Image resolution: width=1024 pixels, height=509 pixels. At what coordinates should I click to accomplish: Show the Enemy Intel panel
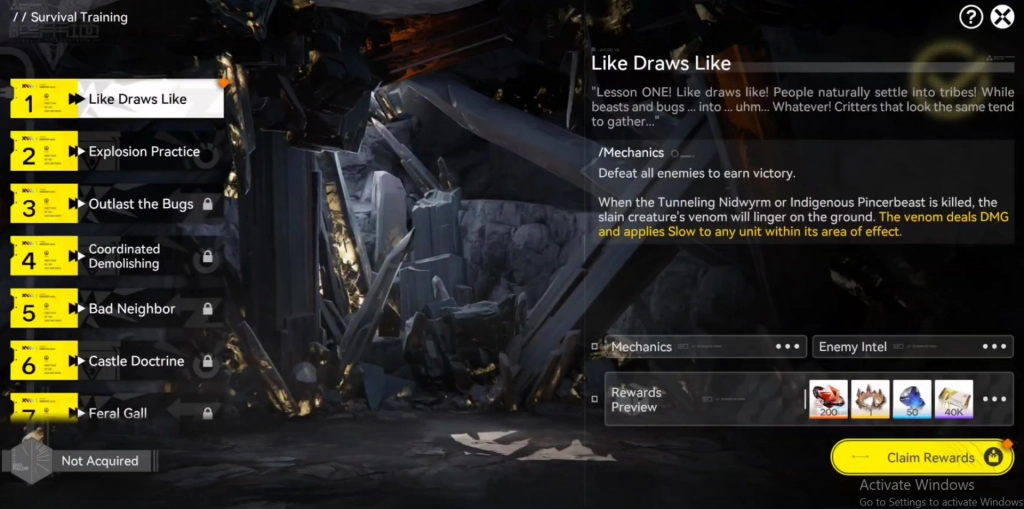click(911, 347)
